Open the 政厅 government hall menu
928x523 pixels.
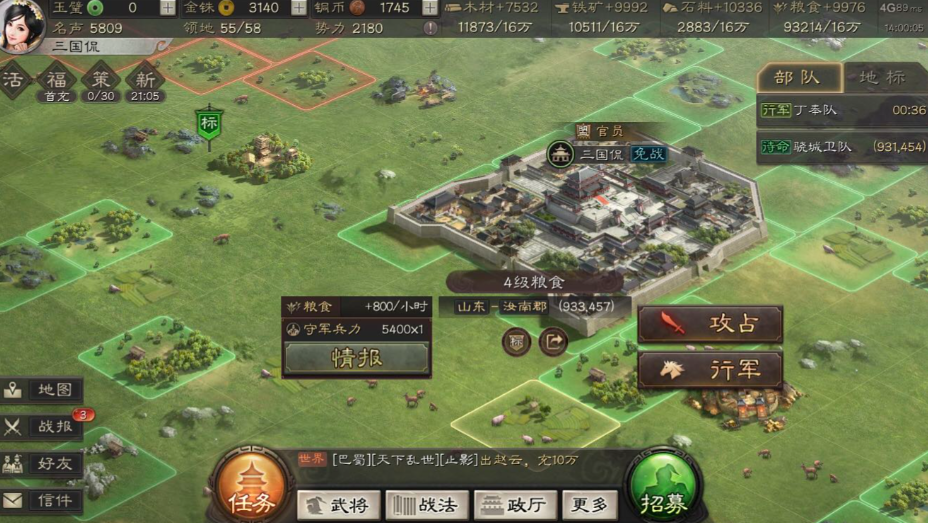(x=515, y=505)
